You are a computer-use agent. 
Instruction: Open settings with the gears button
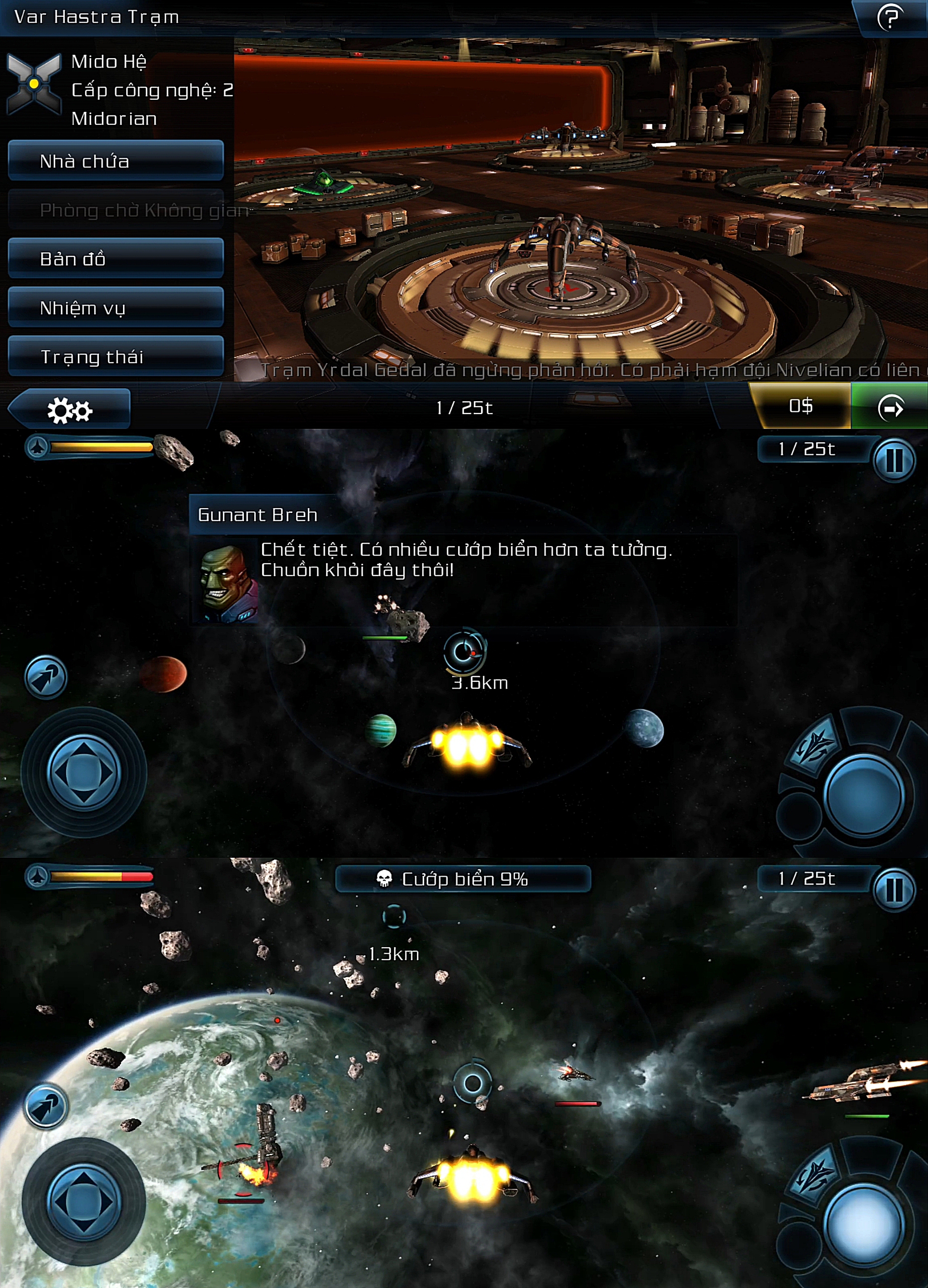point(69,409)
